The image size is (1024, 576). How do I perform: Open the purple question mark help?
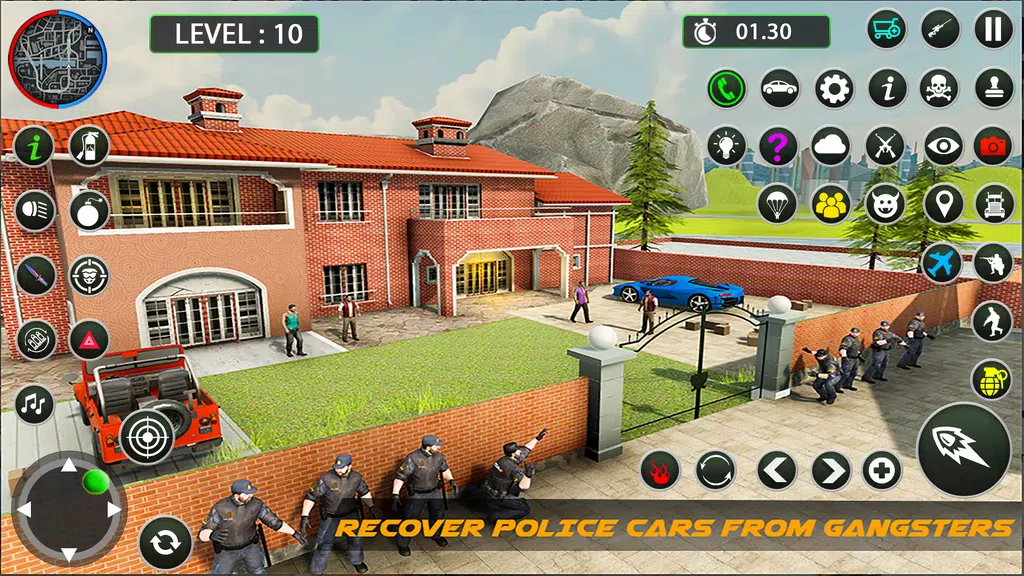(x=778, y=146)
